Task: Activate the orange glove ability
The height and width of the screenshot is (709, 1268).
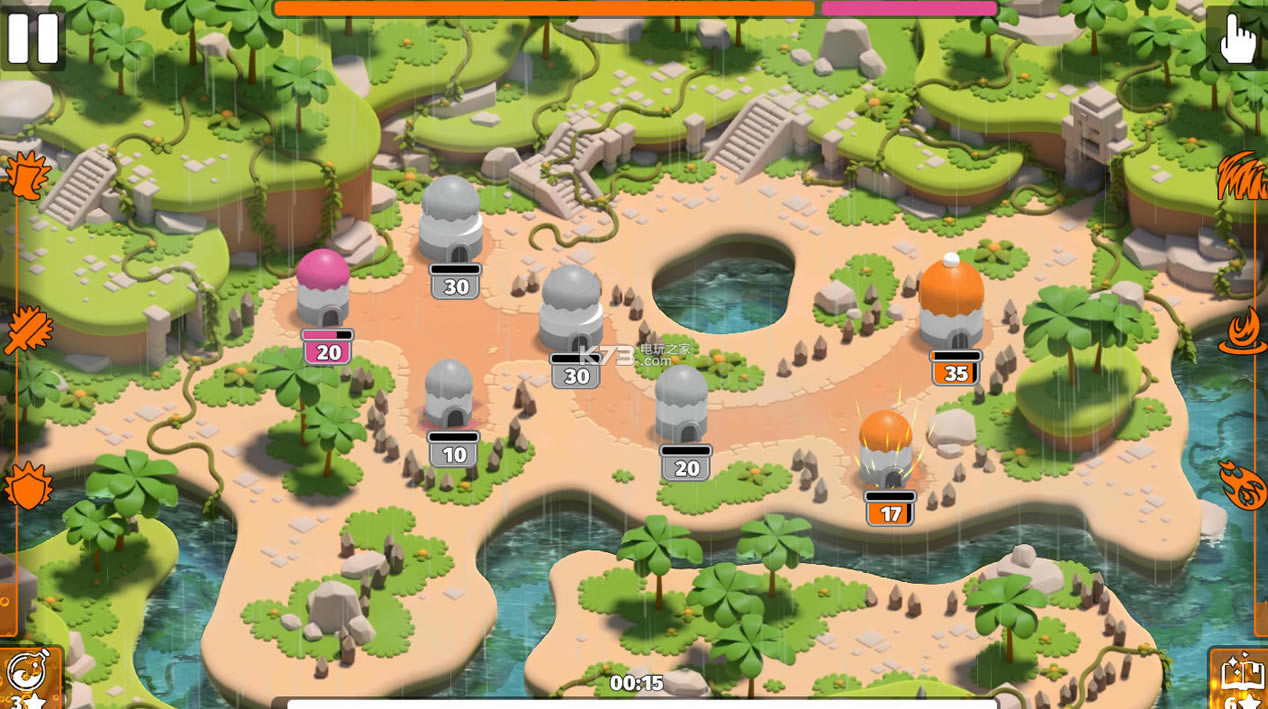Action: point(26,176)
